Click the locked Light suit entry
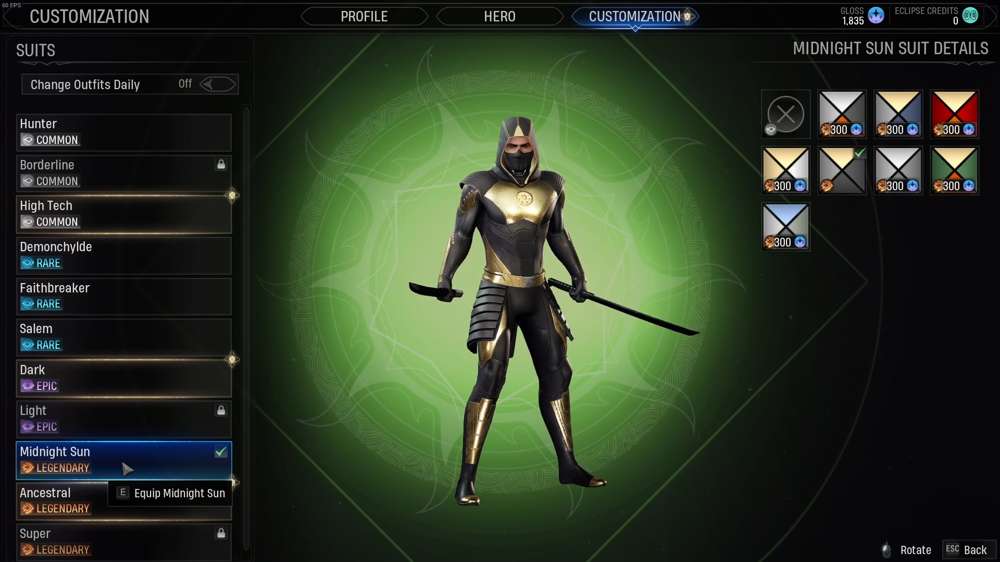 (124, 419)
